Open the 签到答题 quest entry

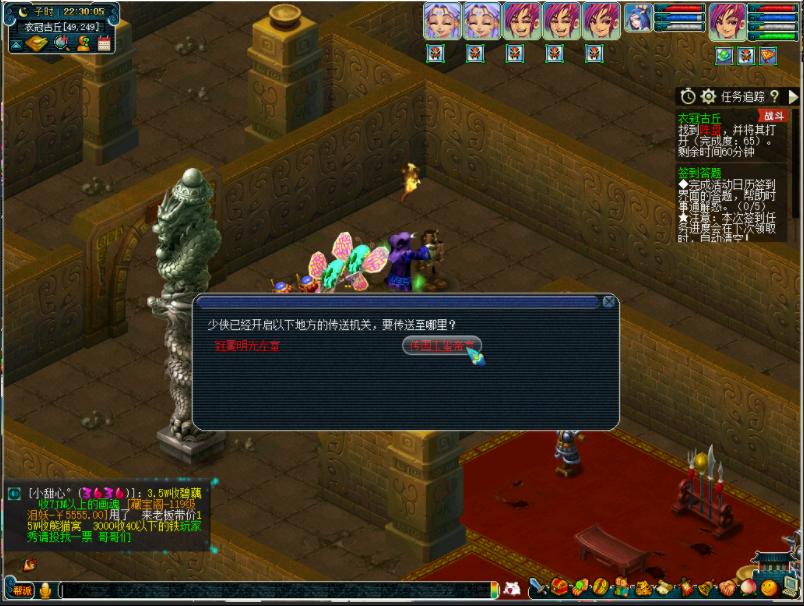click(700, 172)
